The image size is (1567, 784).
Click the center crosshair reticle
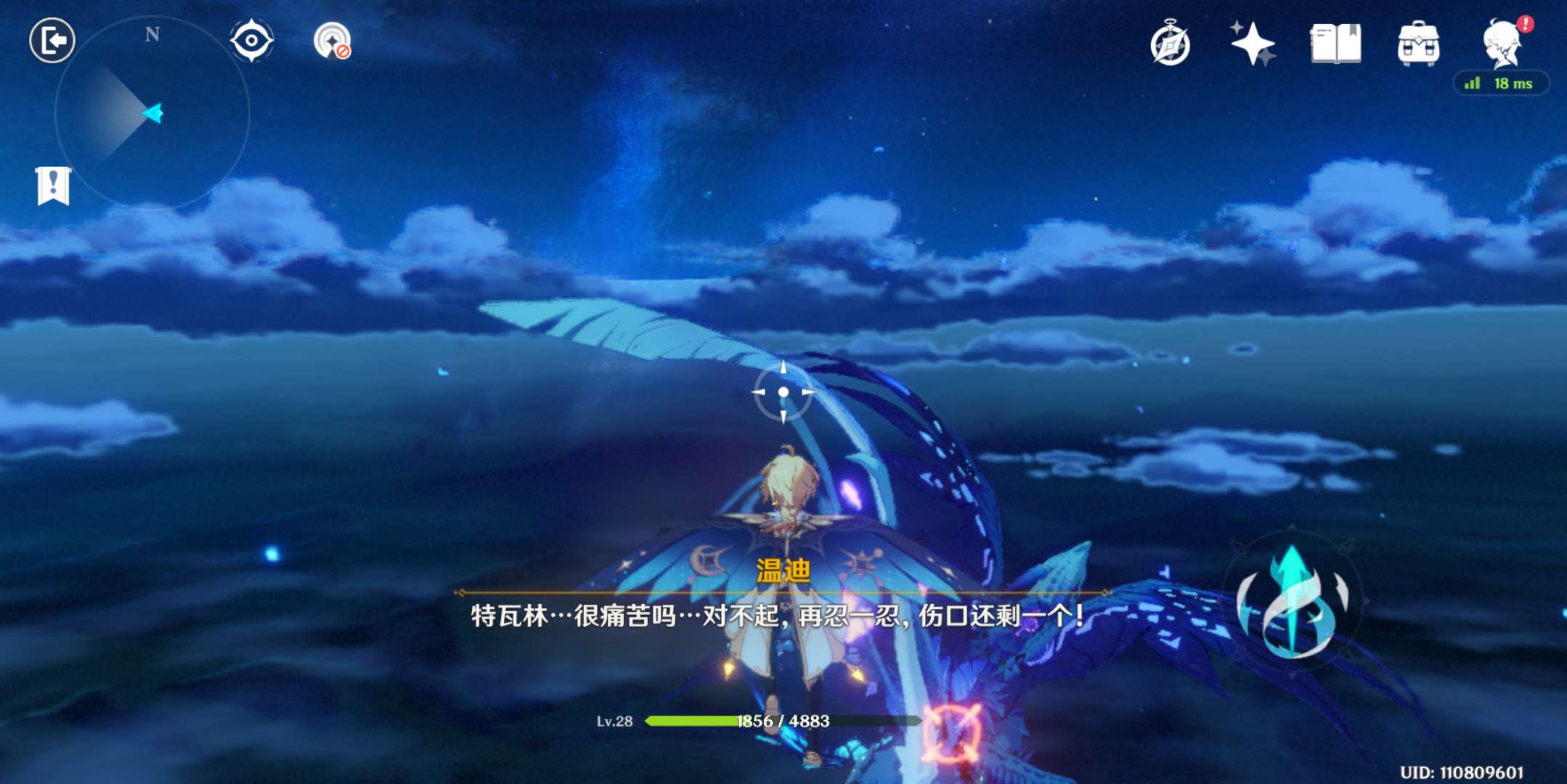[784, 392]
